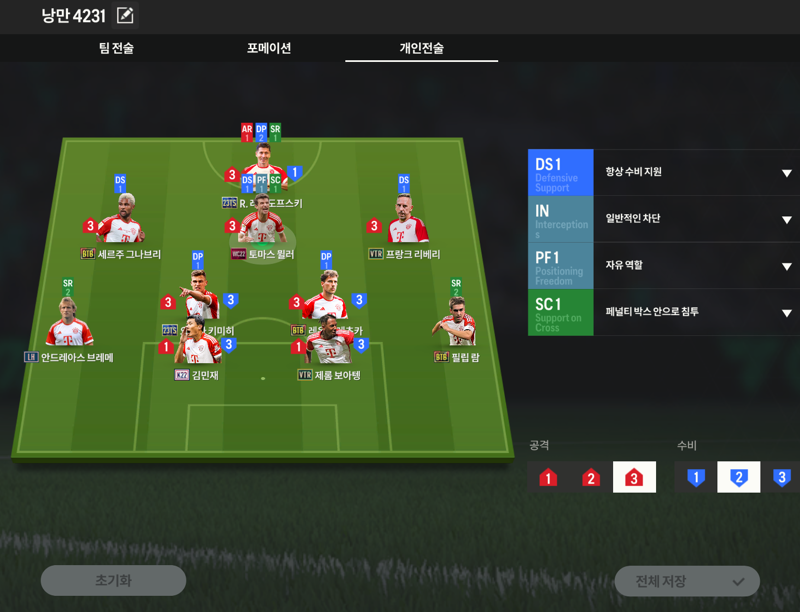This screenshot has height=612, width=800.
Task: Expand the IN 일반적인 차단 dropdown
Action: pos(786,220)
